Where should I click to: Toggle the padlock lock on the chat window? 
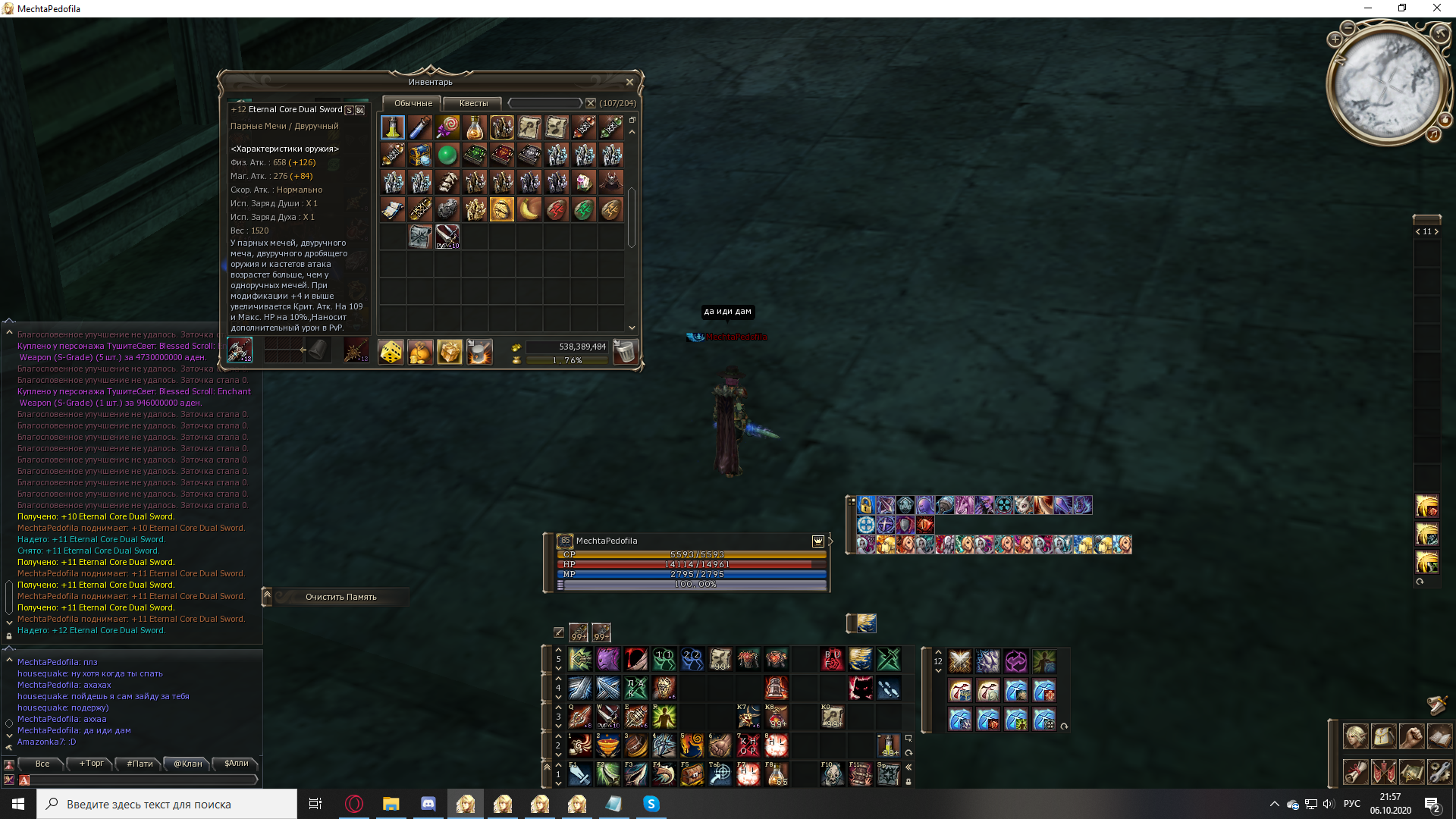(x=8, y=635)
